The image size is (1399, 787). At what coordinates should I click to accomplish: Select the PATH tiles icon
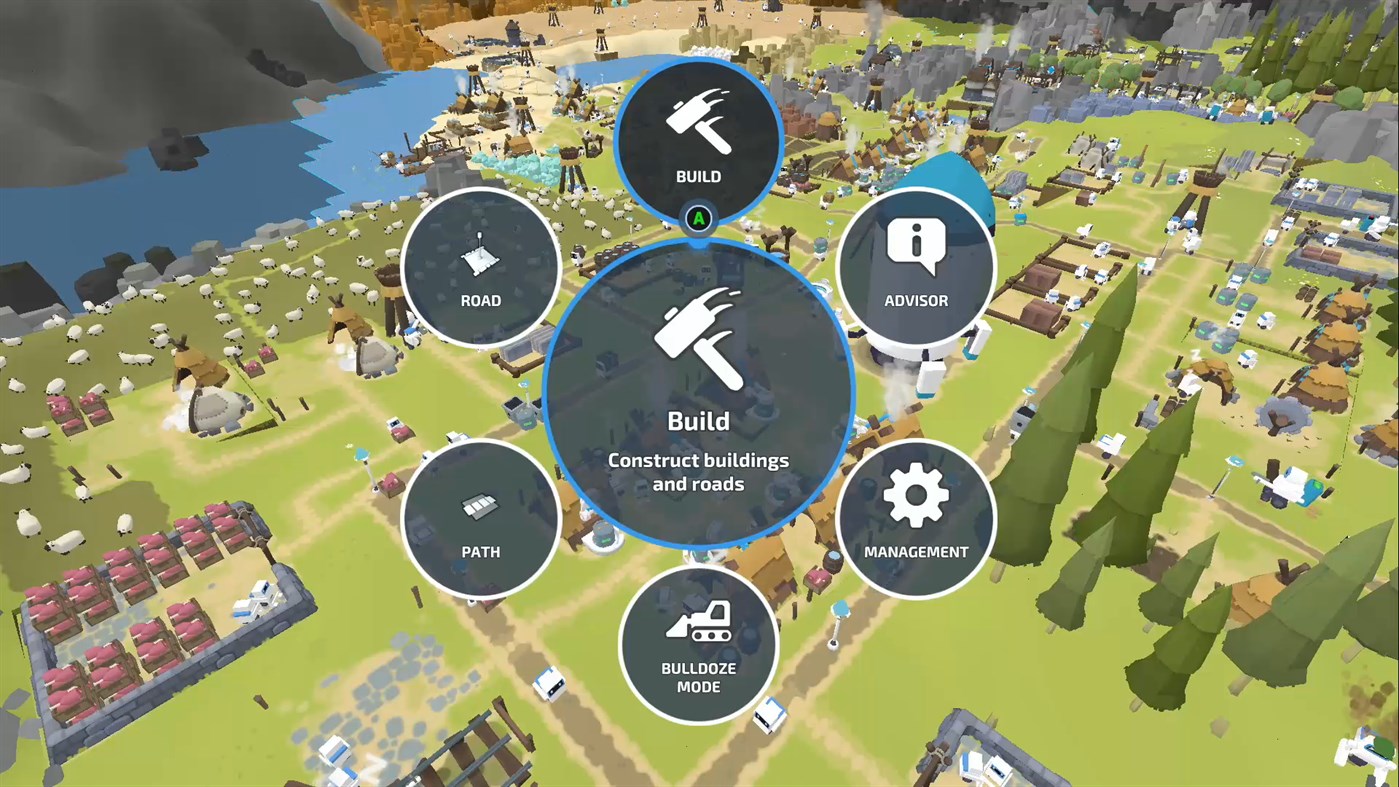tap(480, 505)
